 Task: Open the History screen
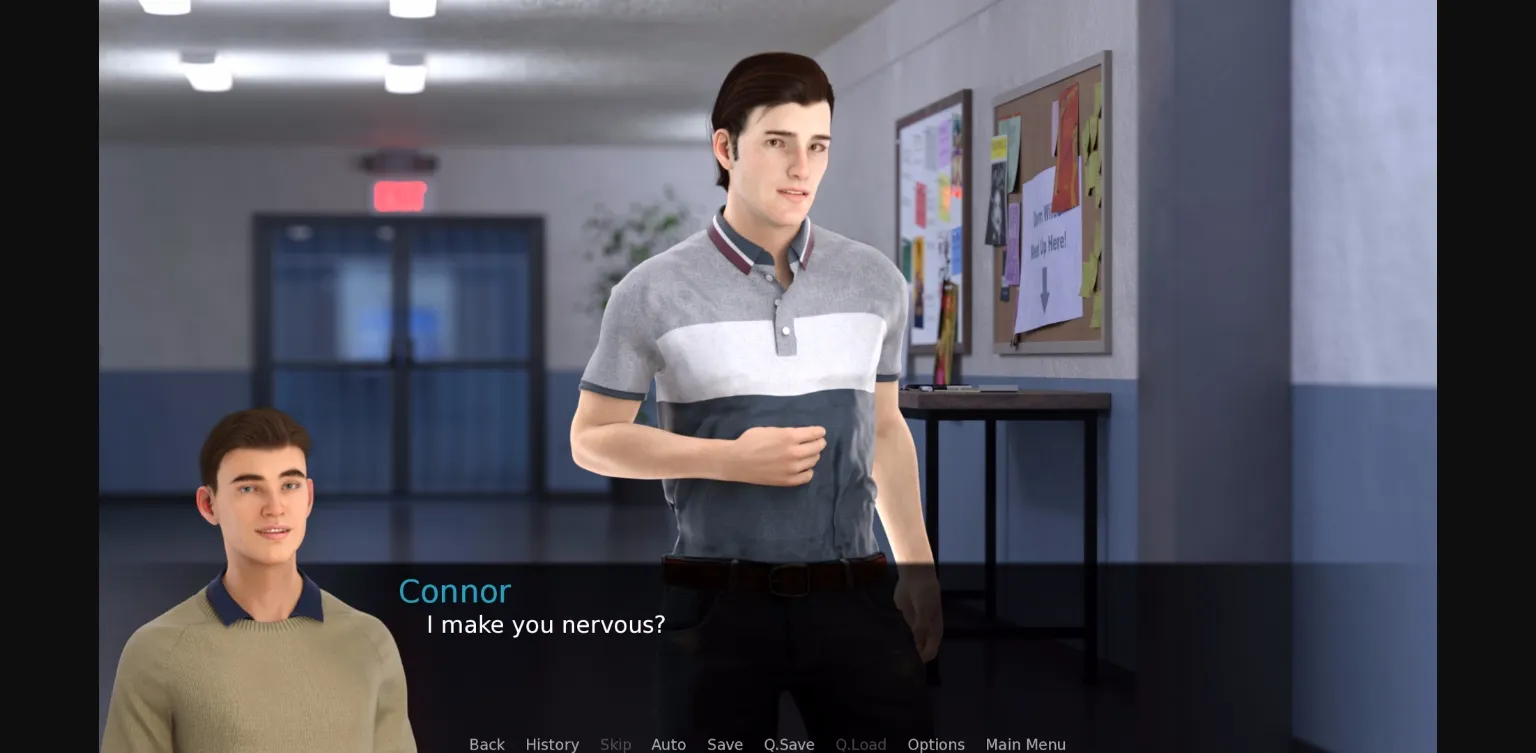(x=552, y=744)
